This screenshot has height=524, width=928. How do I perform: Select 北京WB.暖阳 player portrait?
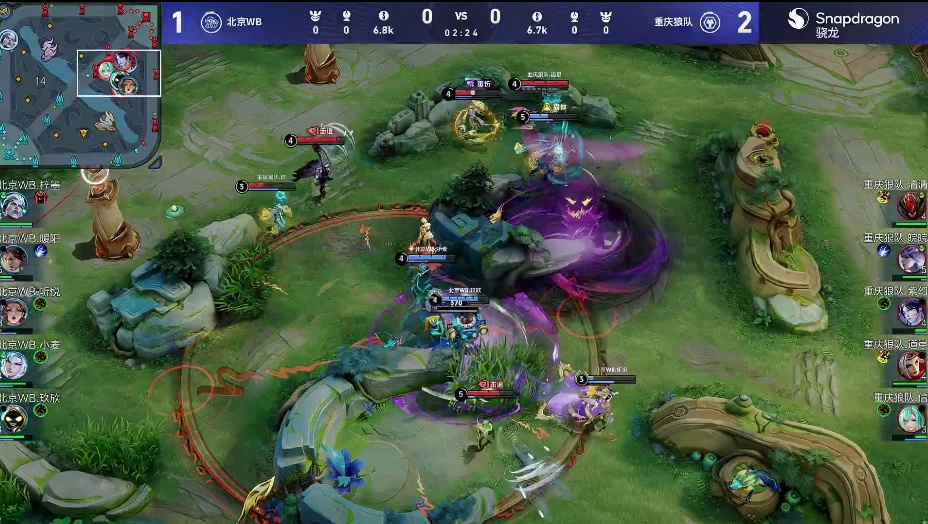click(x=14, y=259)
